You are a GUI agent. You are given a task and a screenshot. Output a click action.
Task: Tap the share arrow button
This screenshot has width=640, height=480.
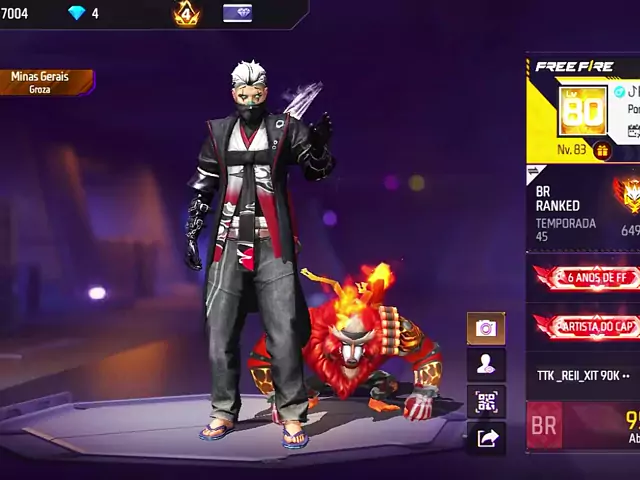(486, 438)
